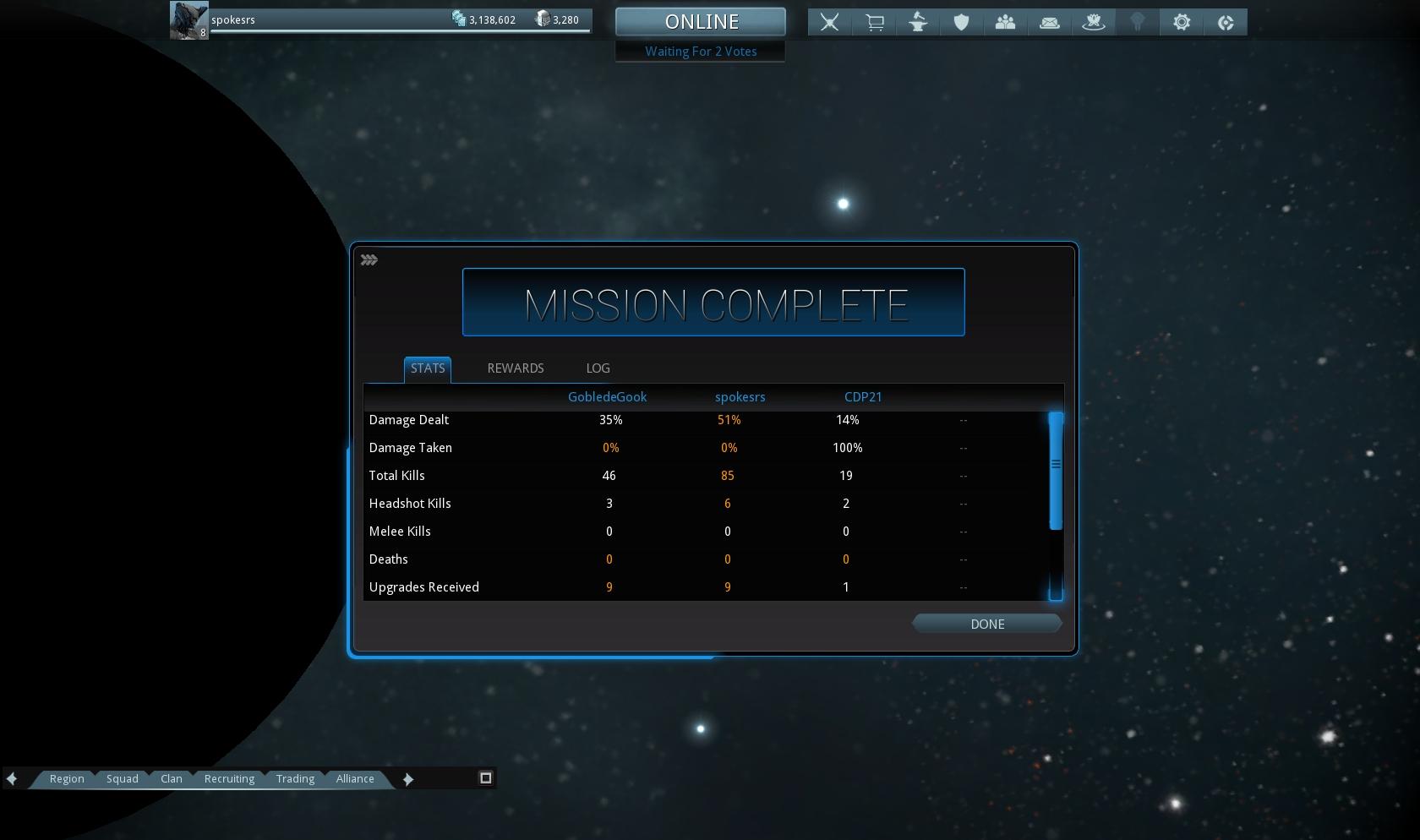This screenshot has width=1420, height=840.
Task: Click the ONLINE status button
Action: tap(701, 22)
